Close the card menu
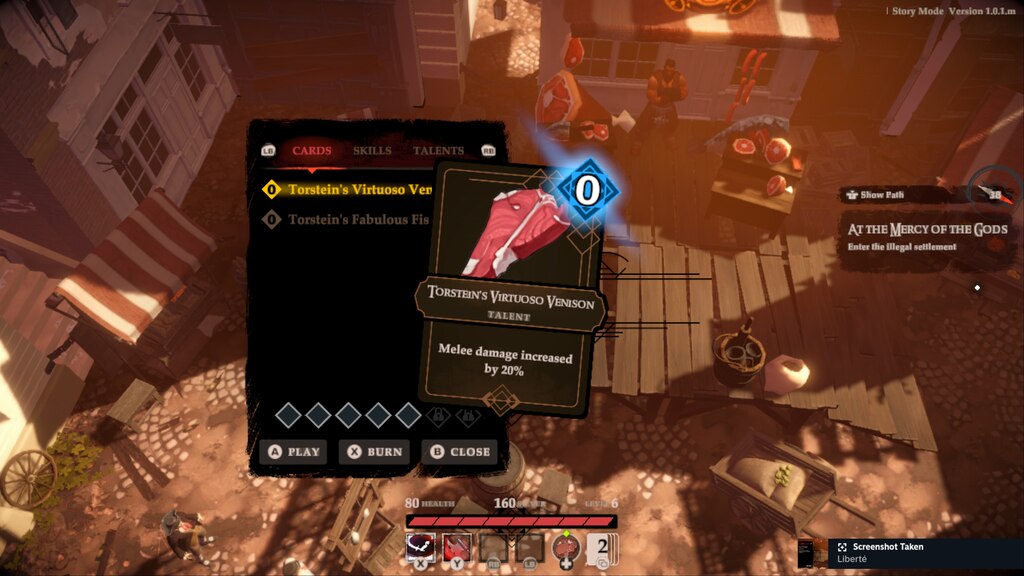Screen dimensions: 1024x576 tap(460, 452)
